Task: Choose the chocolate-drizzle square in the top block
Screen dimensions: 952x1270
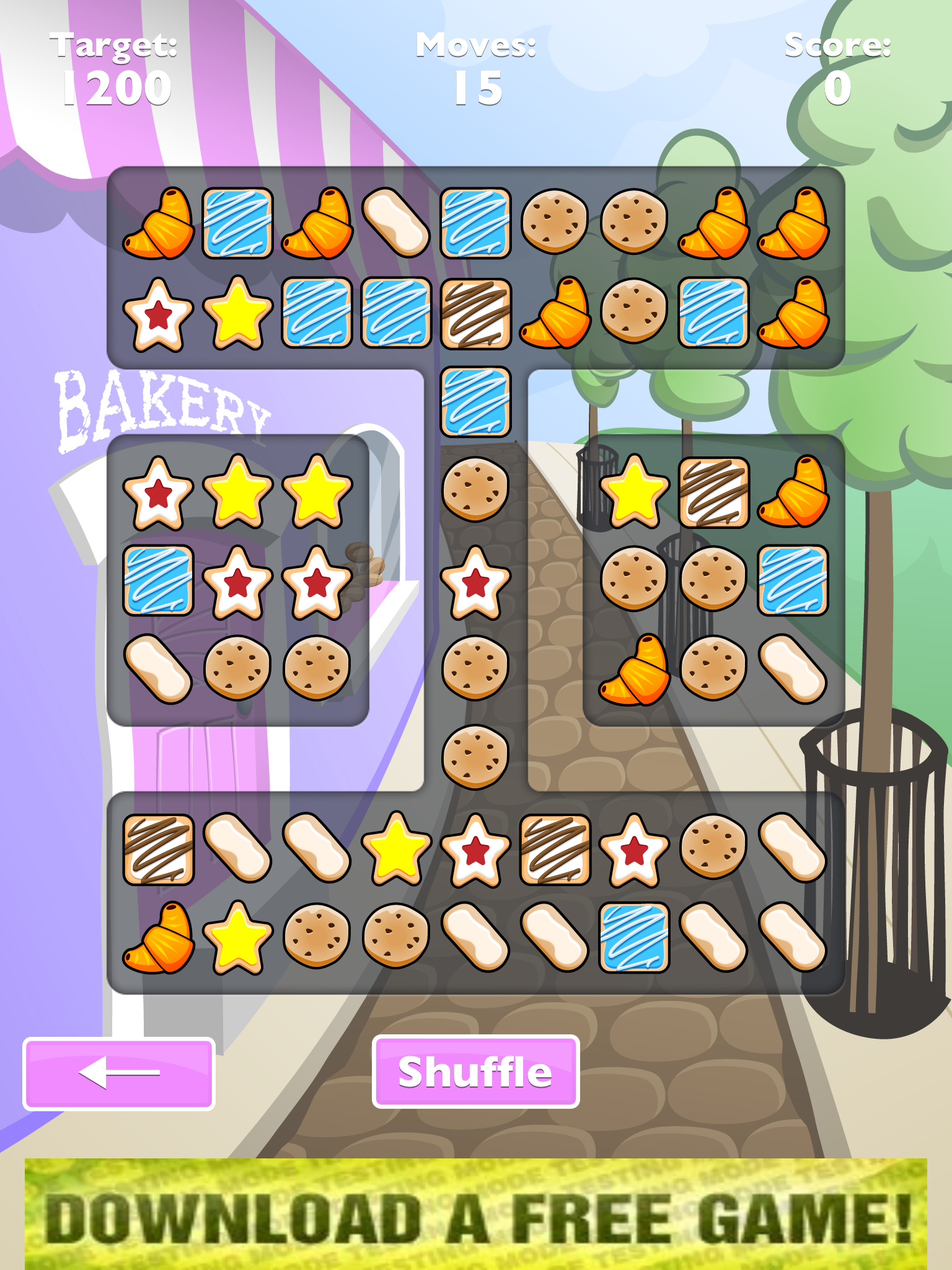Action: point(475,313)
